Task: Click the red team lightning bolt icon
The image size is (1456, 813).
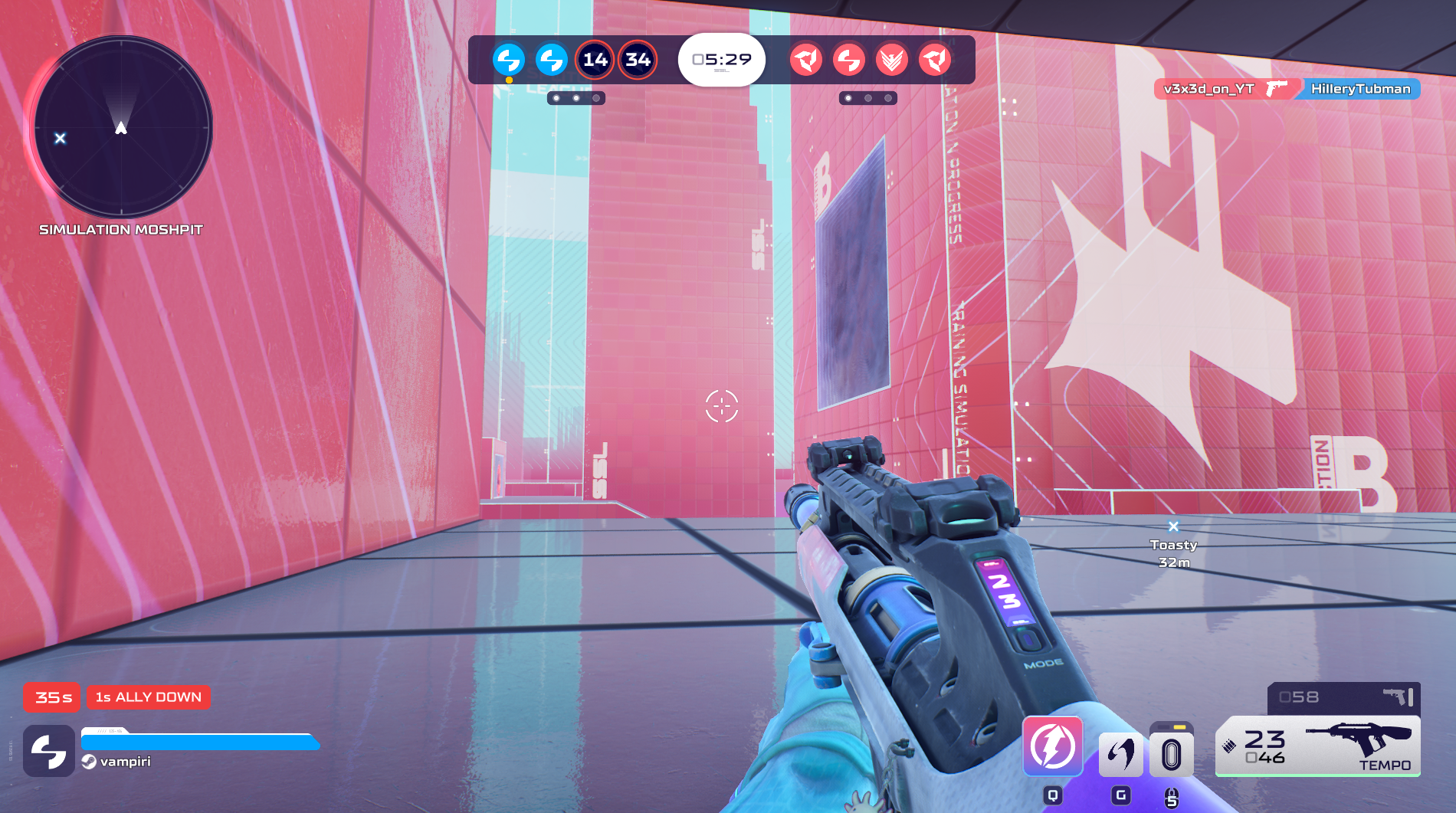Action: 849,60
